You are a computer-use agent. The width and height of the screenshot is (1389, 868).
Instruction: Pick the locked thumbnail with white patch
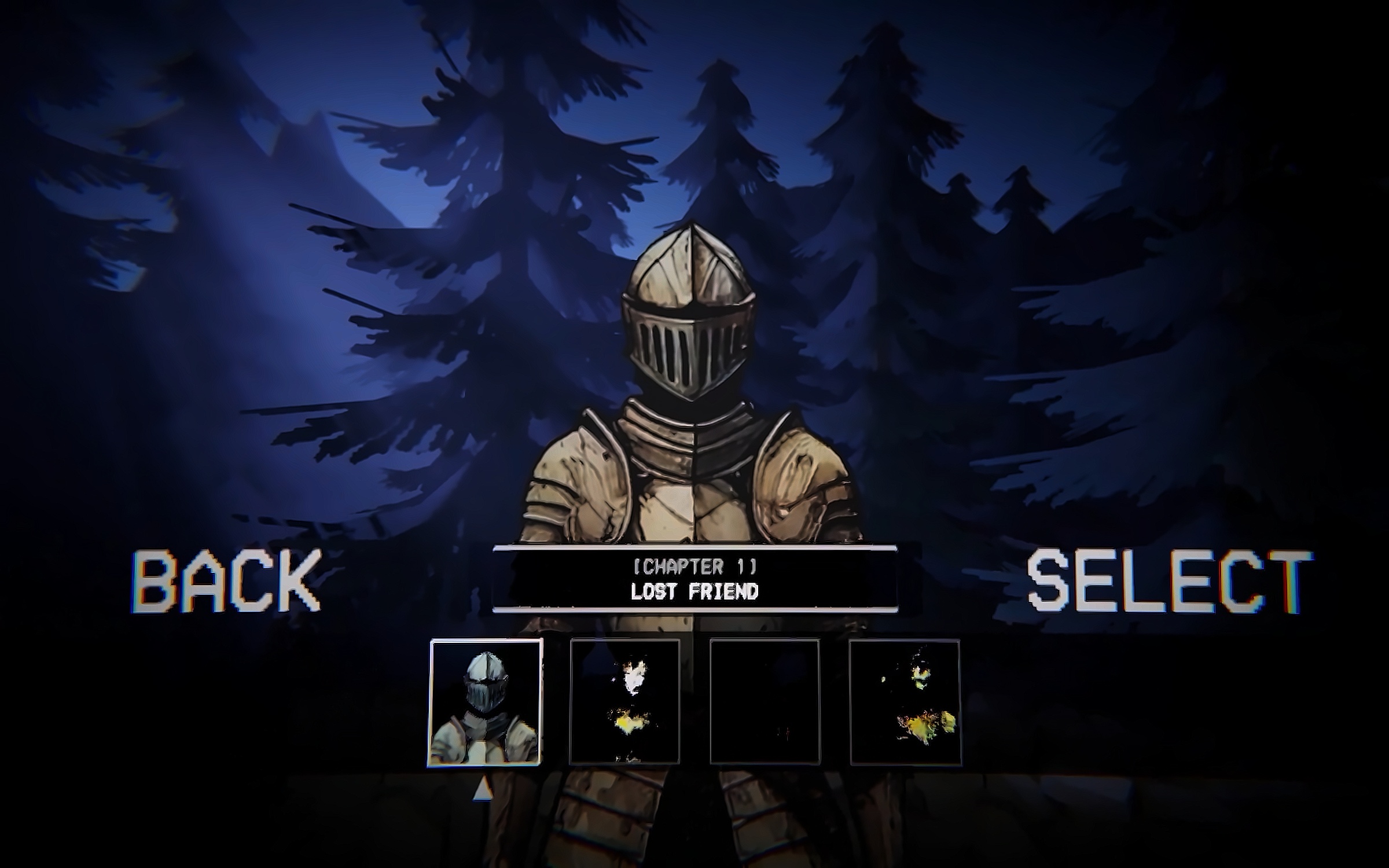tap(624, 702)
